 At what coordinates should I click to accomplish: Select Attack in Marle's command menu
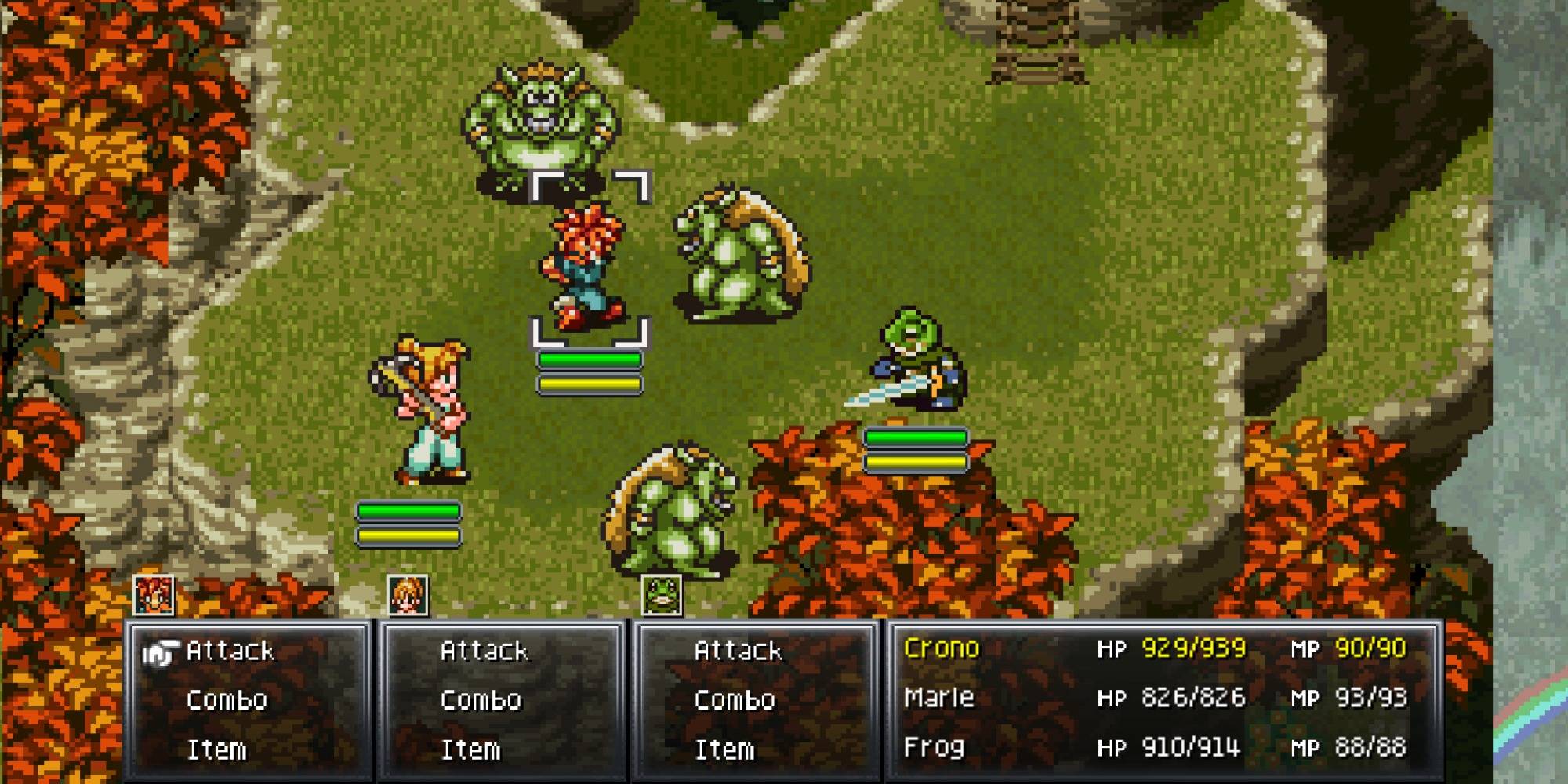pyautogui.click(x=484, y=651)
